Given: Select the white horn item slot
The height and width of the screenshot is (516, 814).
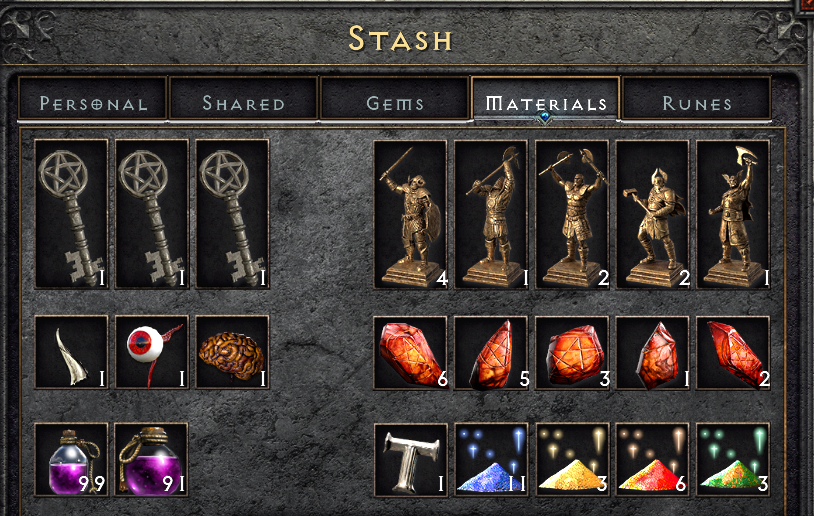Looking at the screenshot, I should coord(71,352).
